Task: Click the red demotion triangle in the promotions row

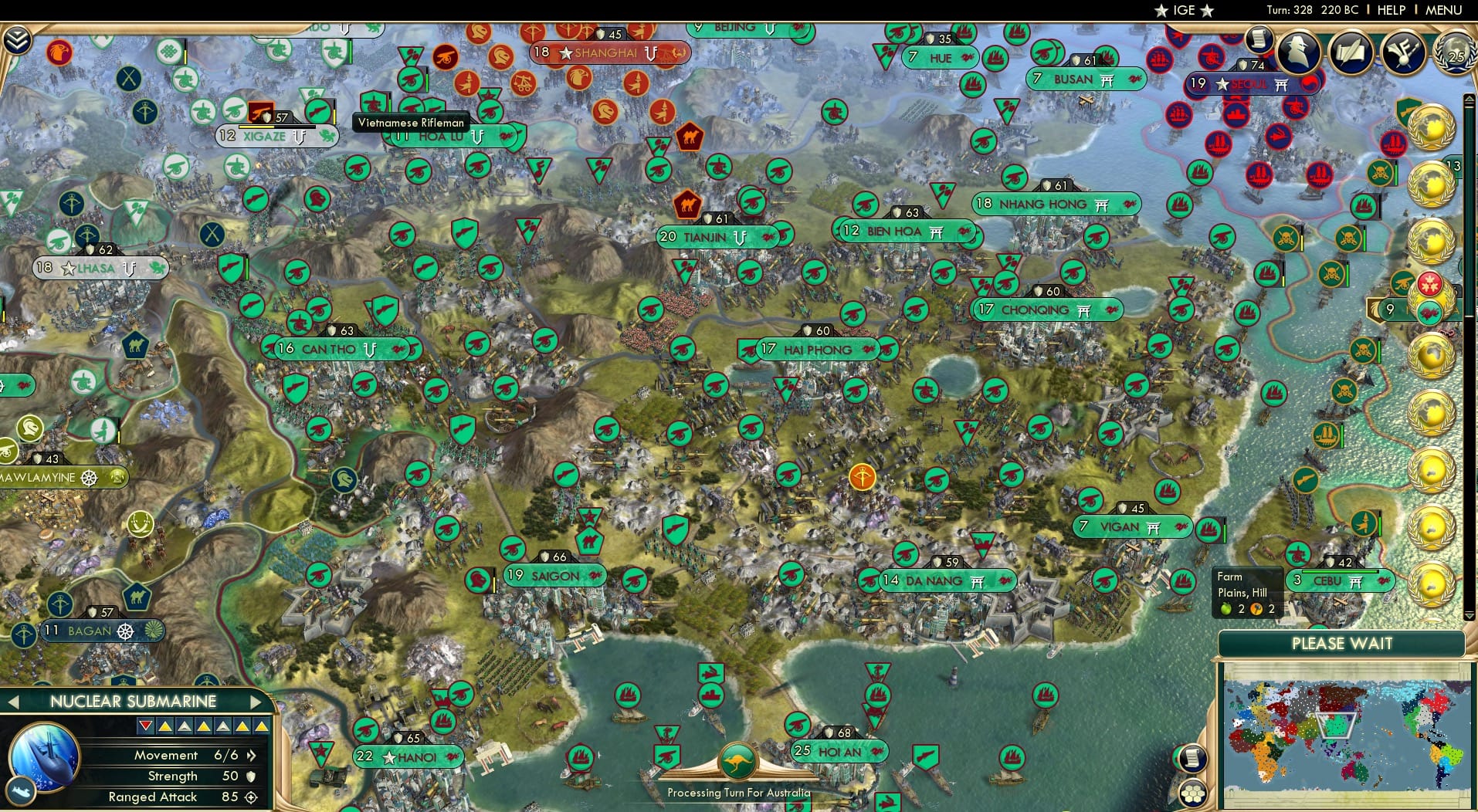Action: pyautogui.click(x=144, y=726)
